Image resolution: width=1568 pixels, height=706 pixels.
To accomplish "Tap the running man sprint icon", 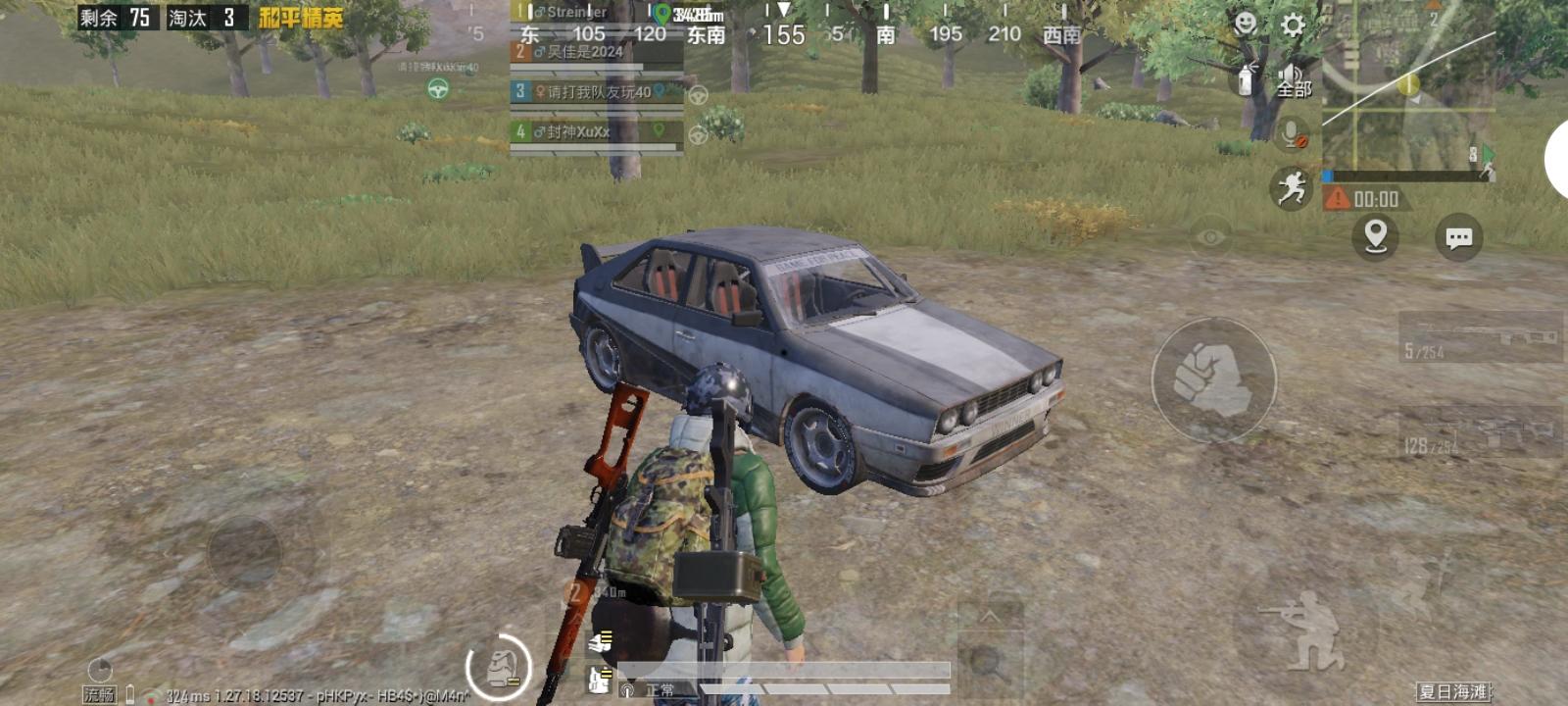I will (1294, 187).
